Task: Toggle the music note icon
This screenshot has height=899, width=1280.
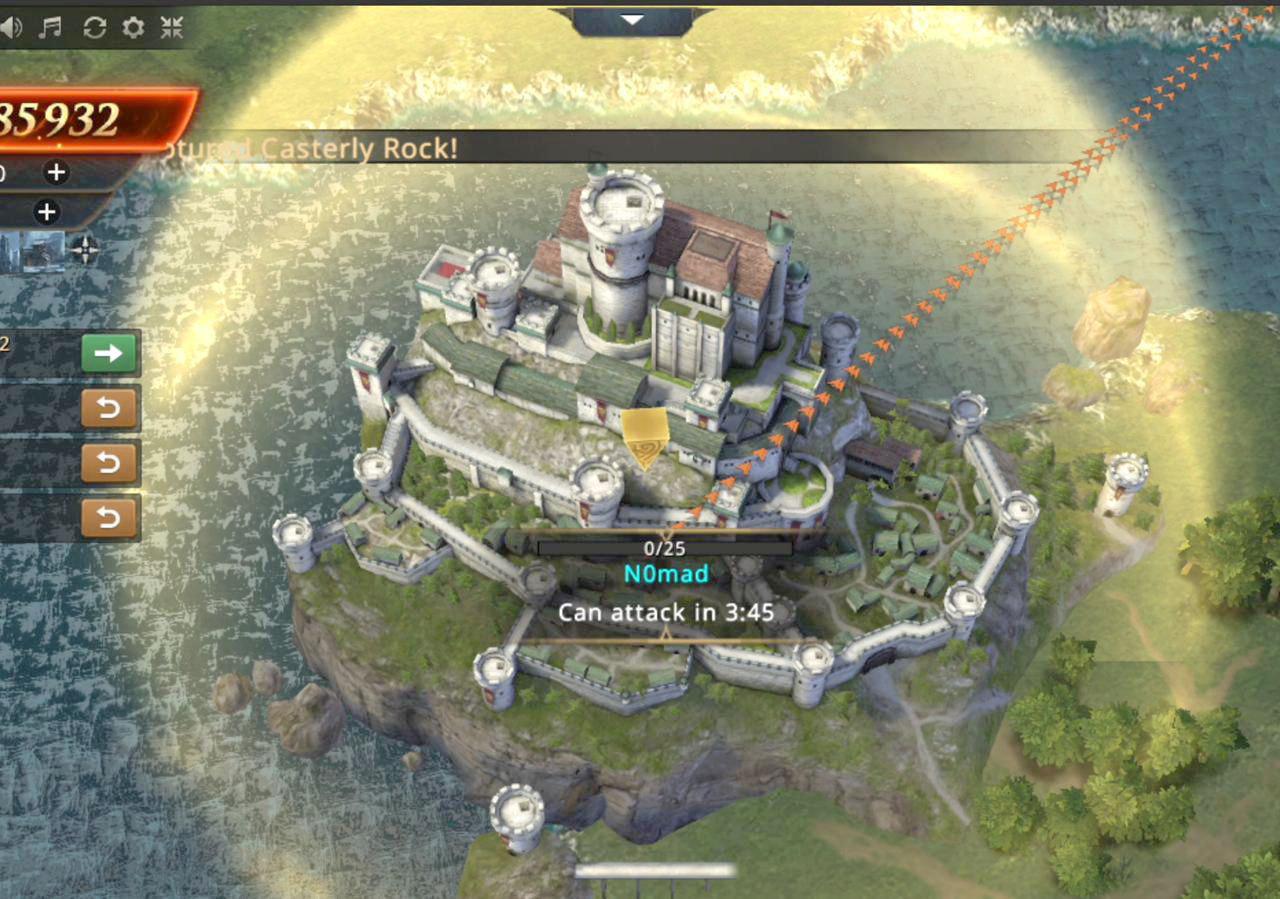Action: (50, 28)
